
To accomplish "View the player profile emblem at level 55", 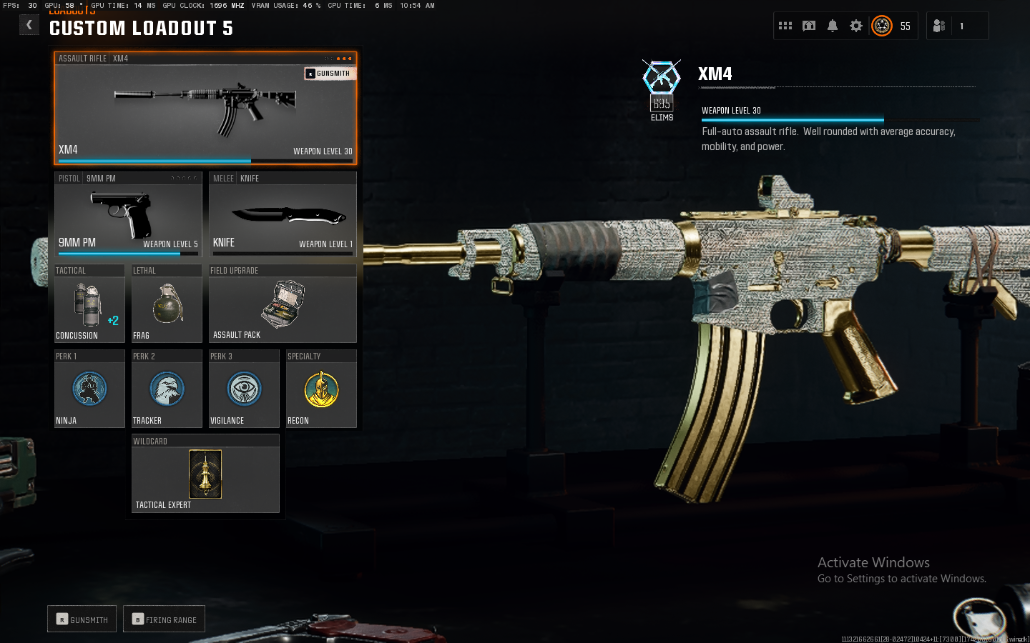I will (x=881, y=26).
